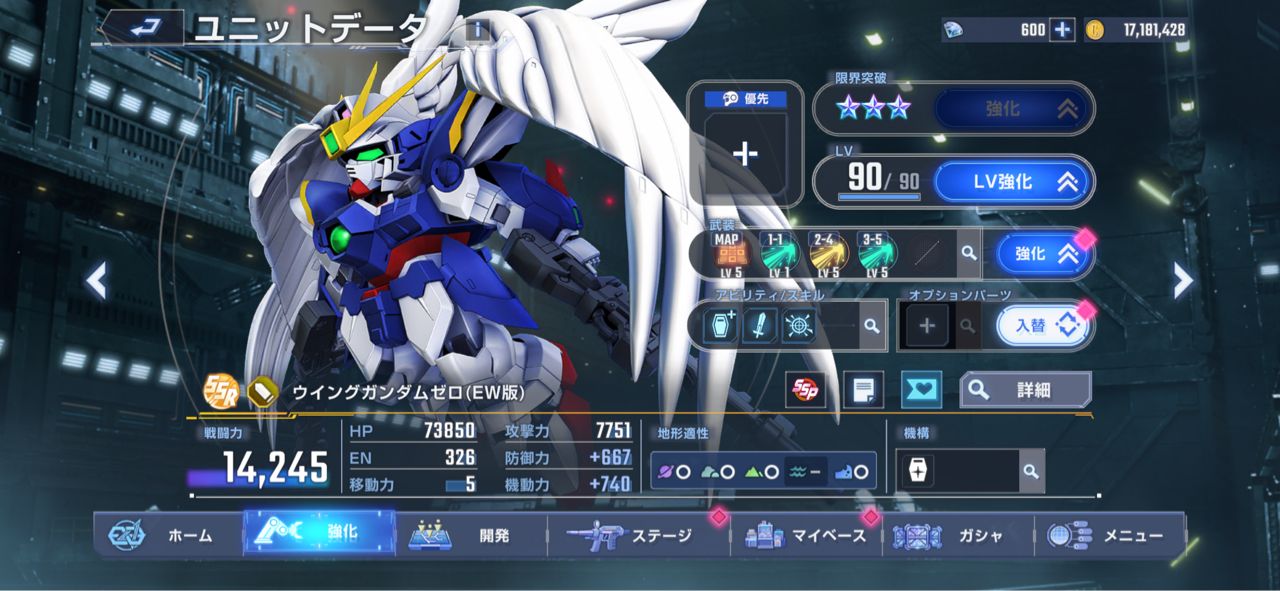Viewport: 1280px width, 591px height.
Task: Inspect weapons with the magnifier icon
Action: [968, 254]
